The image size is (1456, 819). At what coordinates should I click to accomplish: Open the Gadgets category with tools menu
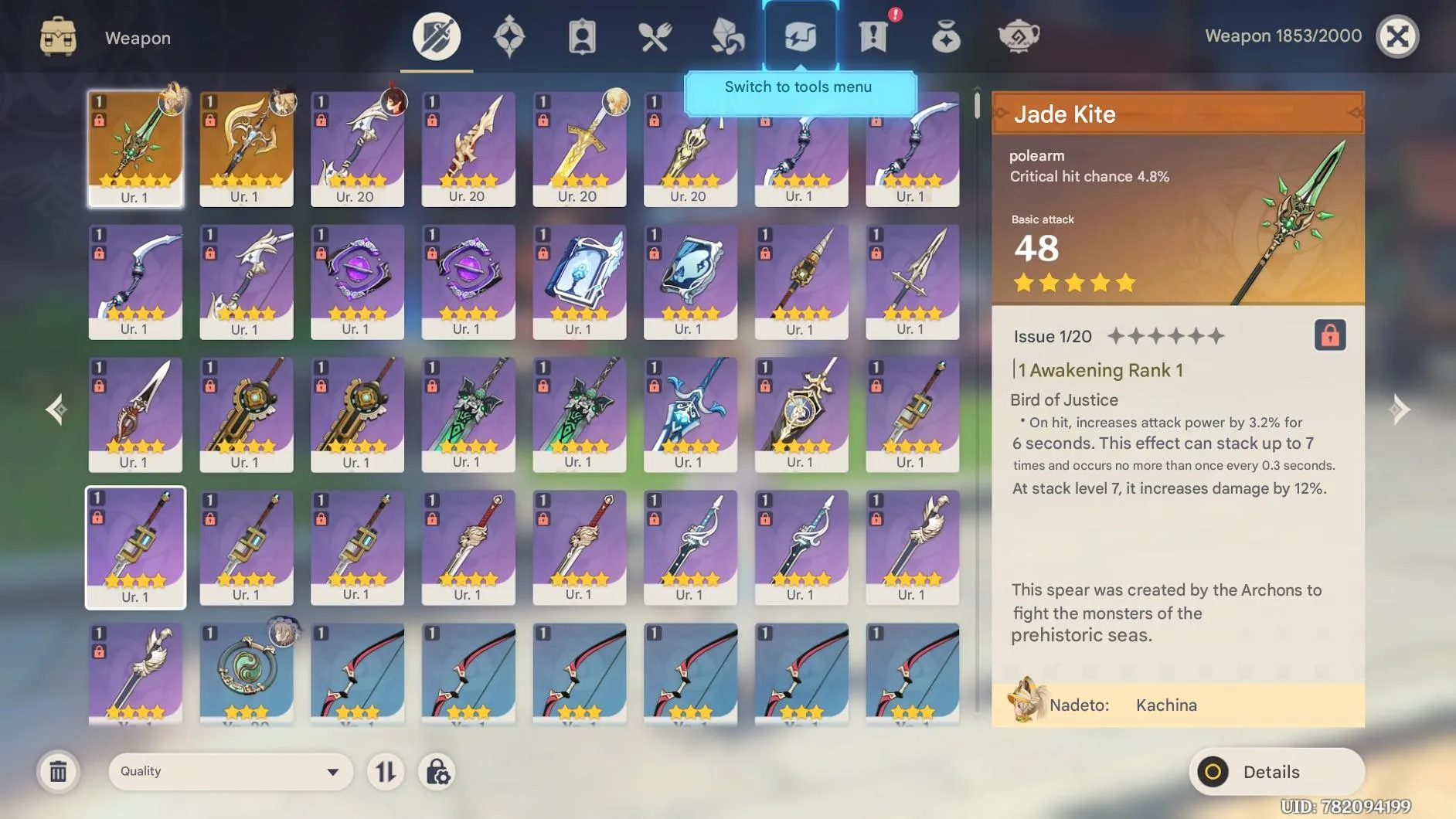[800, 35]
